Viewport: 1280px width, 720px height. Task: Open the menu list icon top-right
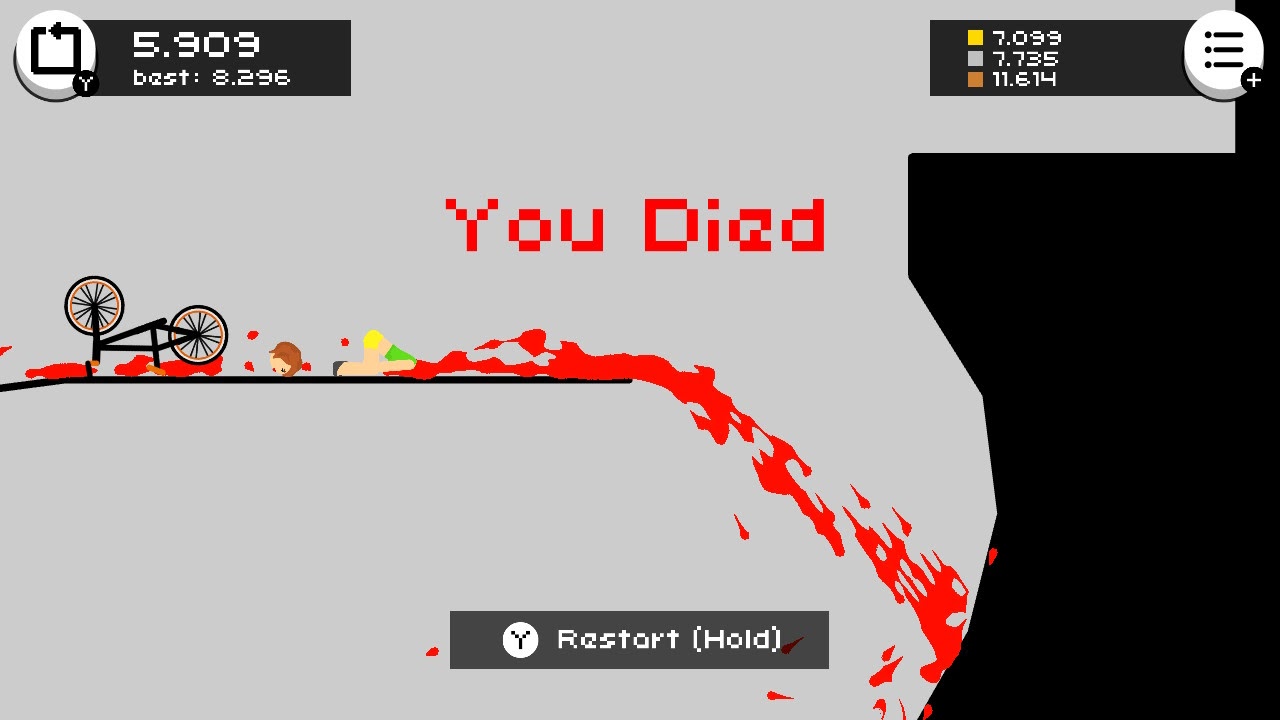(1222, 50)
